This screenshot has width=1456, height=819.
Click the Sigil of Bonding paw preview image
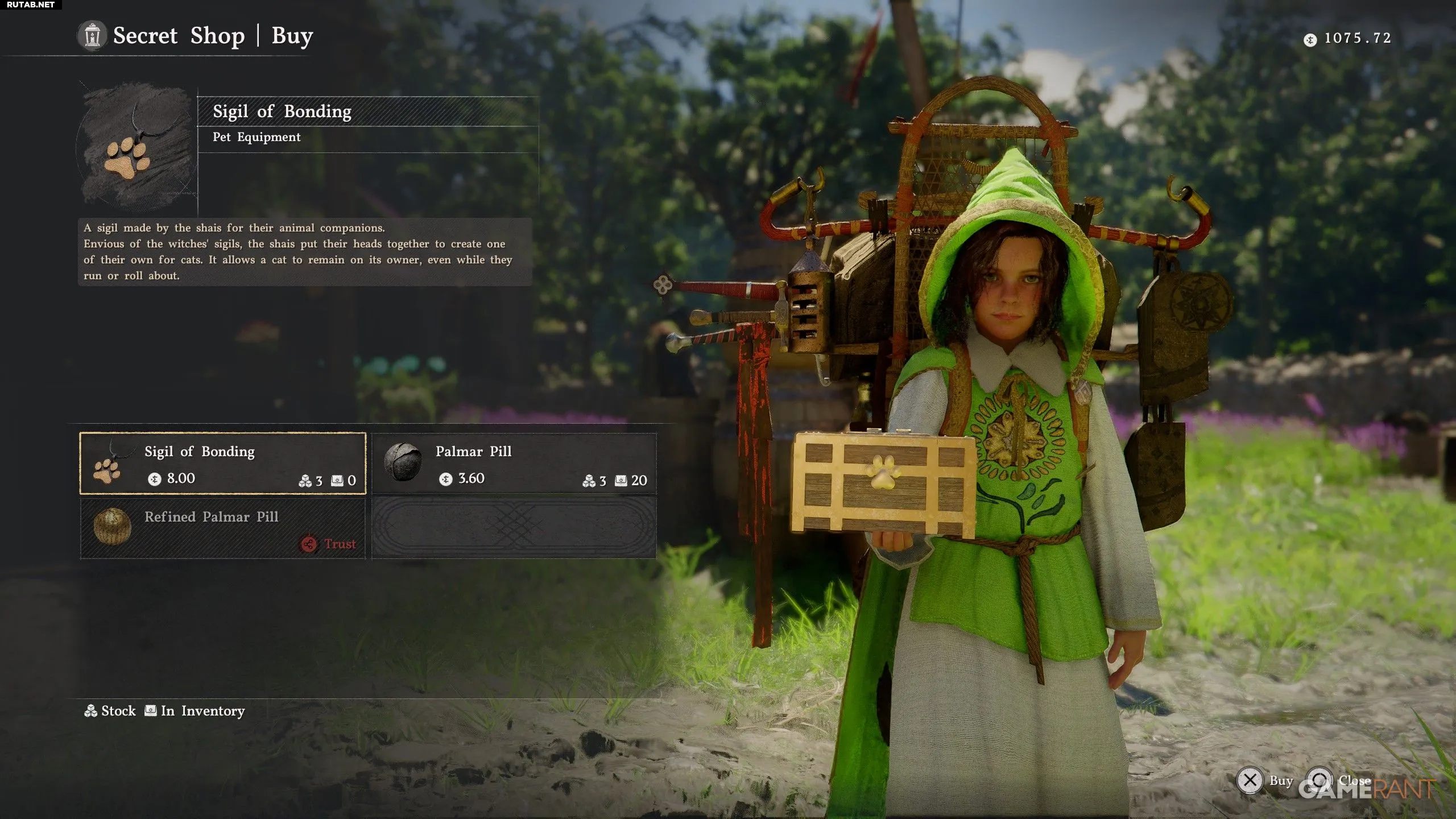135,147
